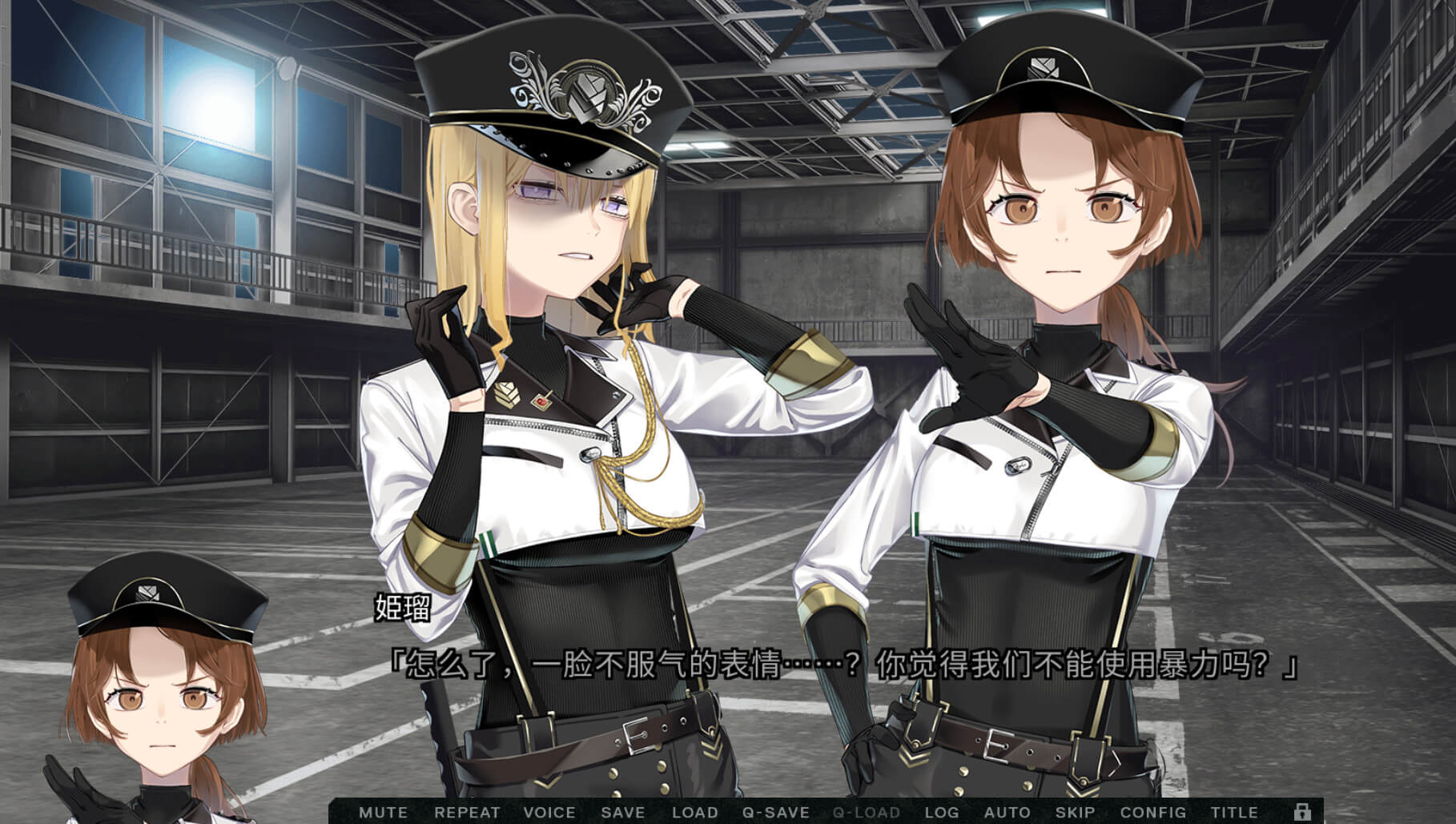Screen dimensions: 1456x824
Task: Quick save with Q-SAVE
Action: tap(776, 812)
